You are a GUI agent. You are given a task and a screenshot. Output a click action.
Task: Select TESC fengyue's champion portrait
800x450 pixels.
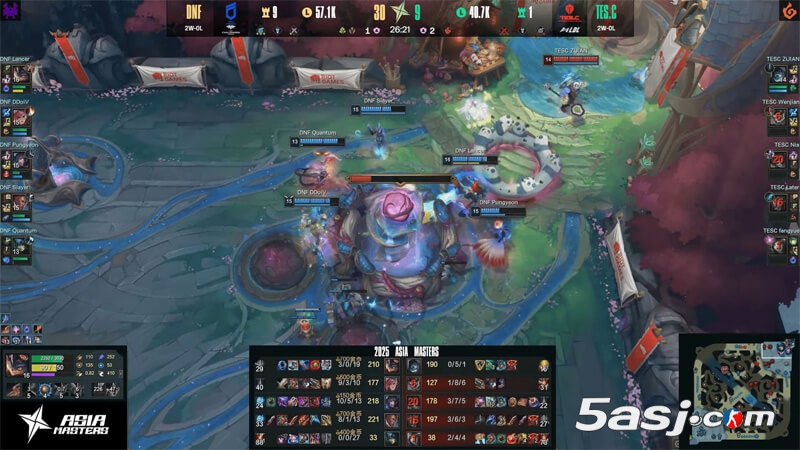(x=781, y=247)
